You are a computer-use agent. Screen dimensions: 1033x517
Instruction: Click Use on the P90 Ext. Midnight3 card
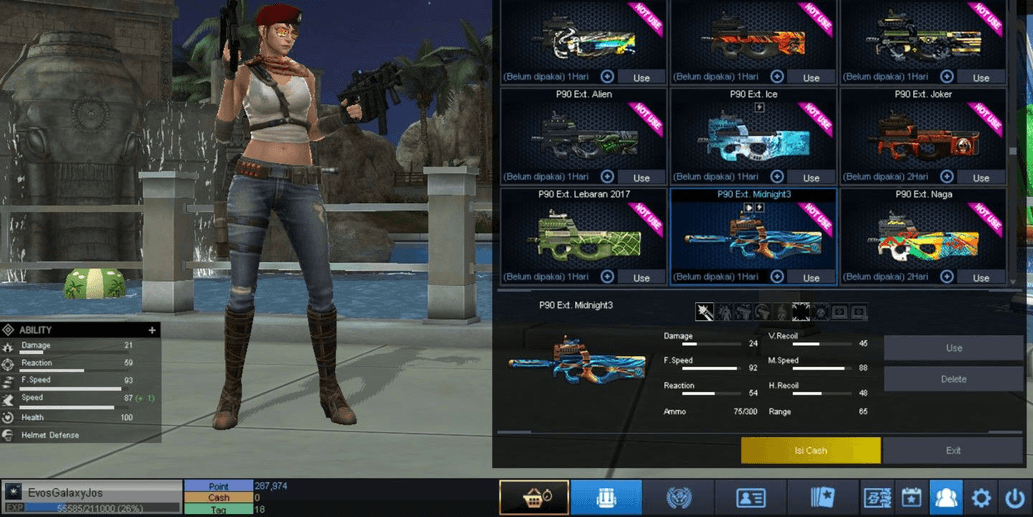pos(811,277)
